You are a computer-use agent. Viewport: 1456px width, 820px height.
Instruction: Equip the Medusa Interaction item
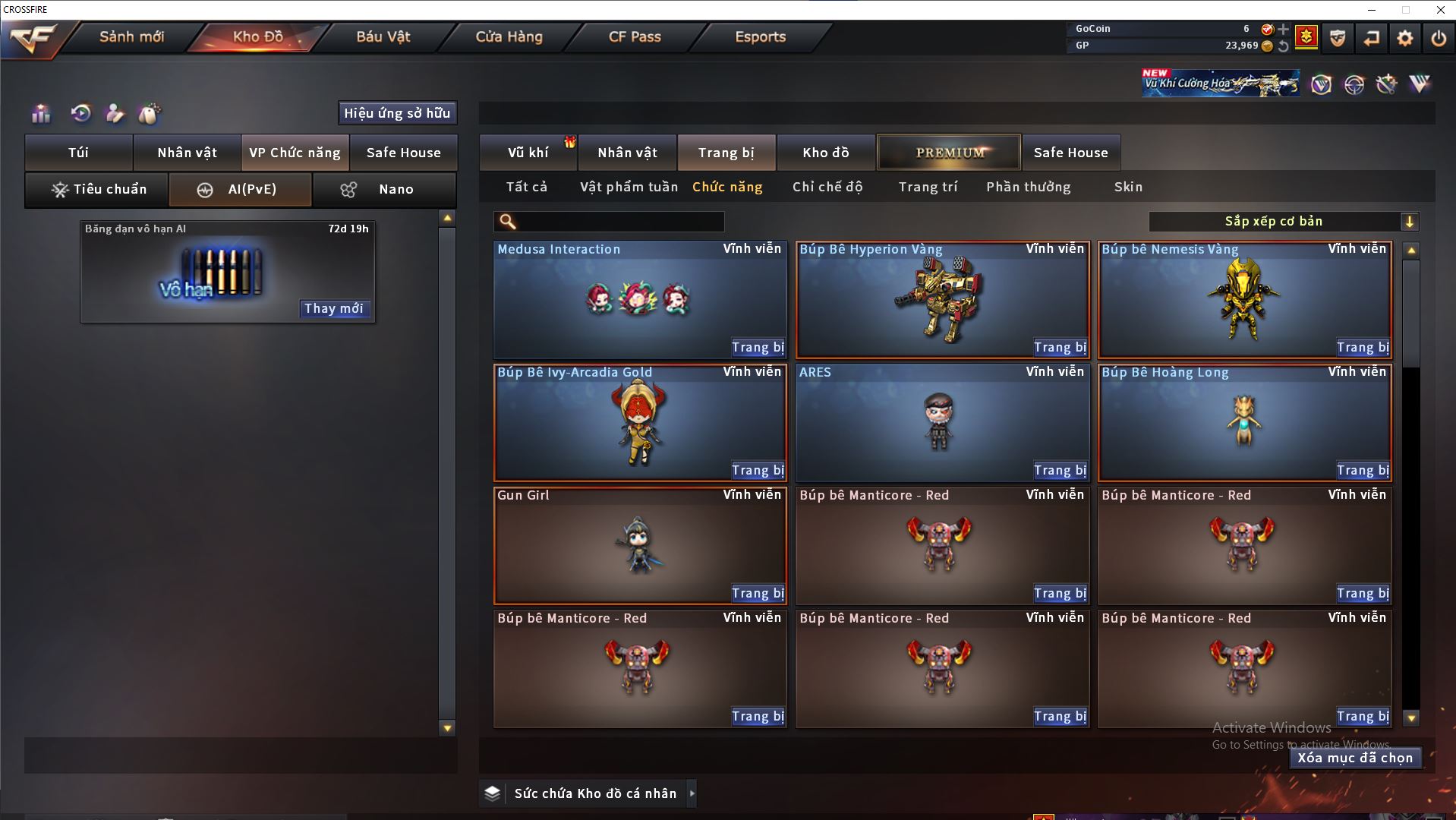click(x=757, y=348)
